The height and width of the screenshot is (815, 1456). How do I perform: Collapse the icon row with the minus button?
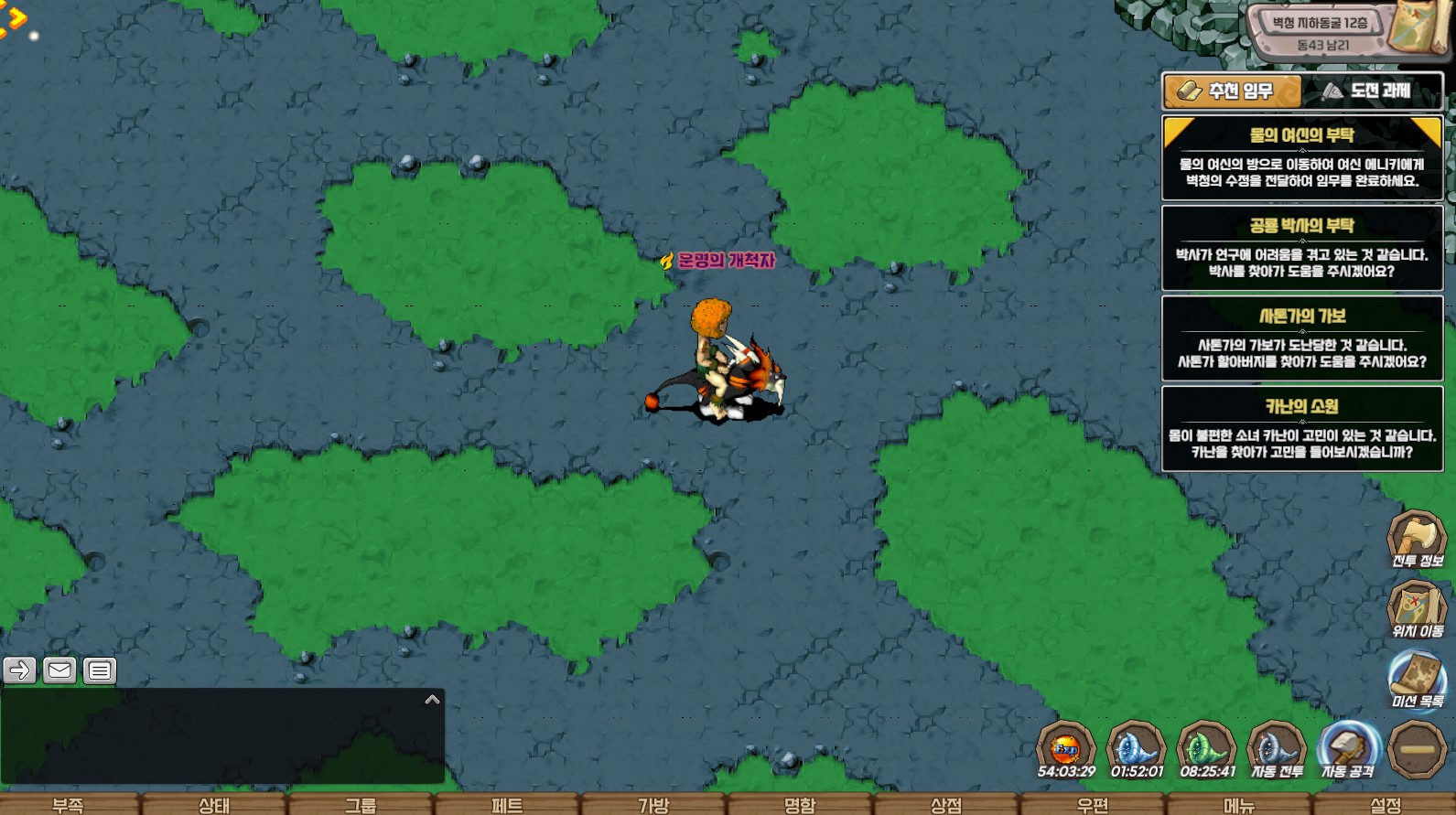click(1417, 749)
